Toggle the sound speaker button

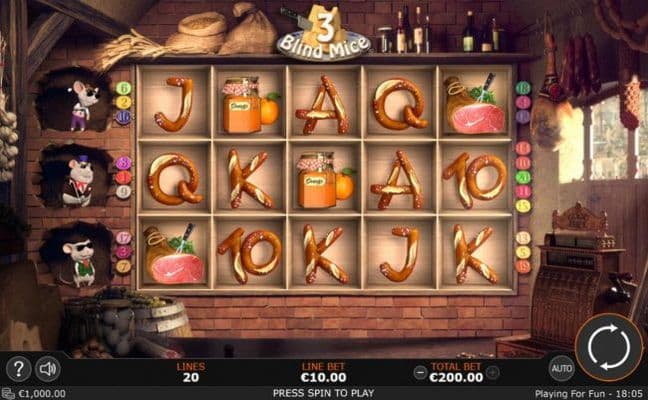(x=46, y=368)
